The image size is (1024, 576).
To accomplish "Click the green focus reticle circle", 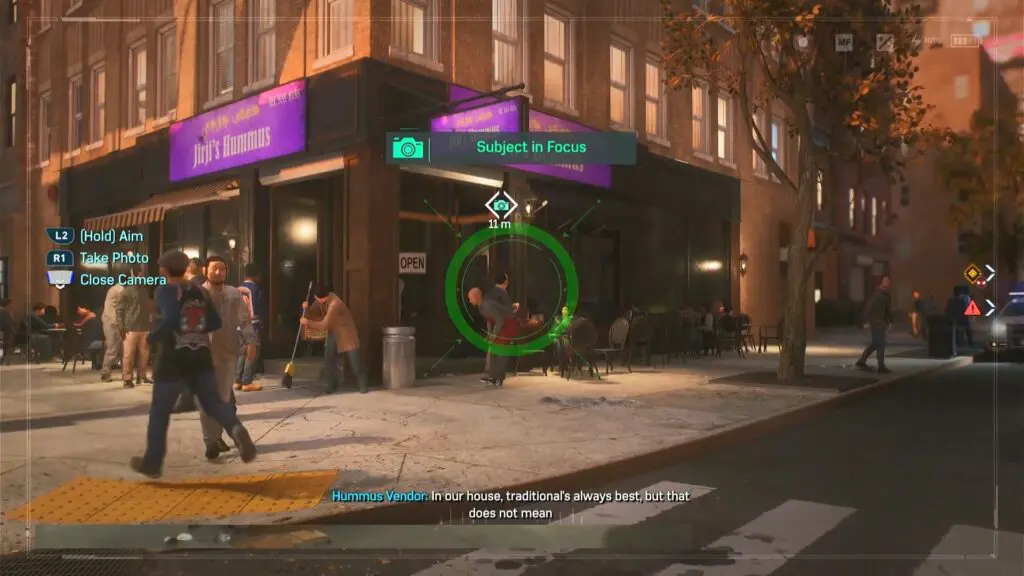I will (x=511, y=288).
